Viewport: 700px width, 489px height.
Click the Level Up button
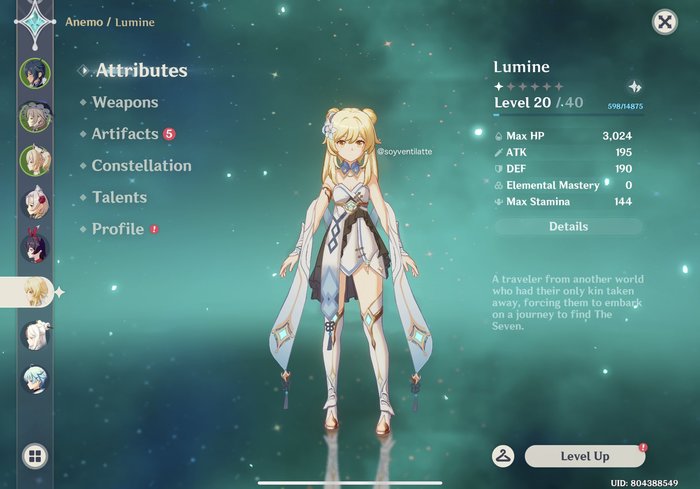(585, 456)
